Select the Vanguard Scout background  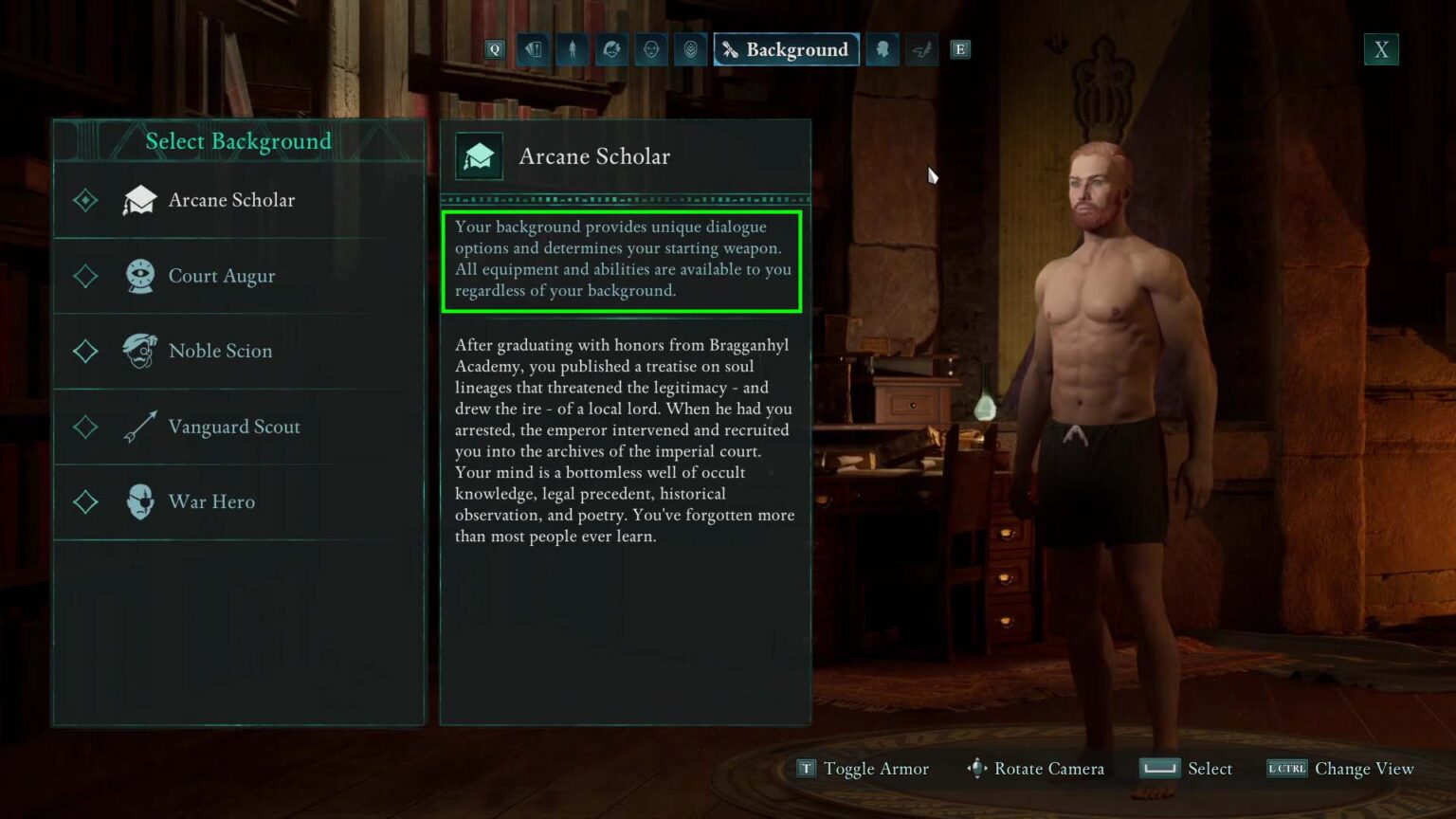(233, 427)
